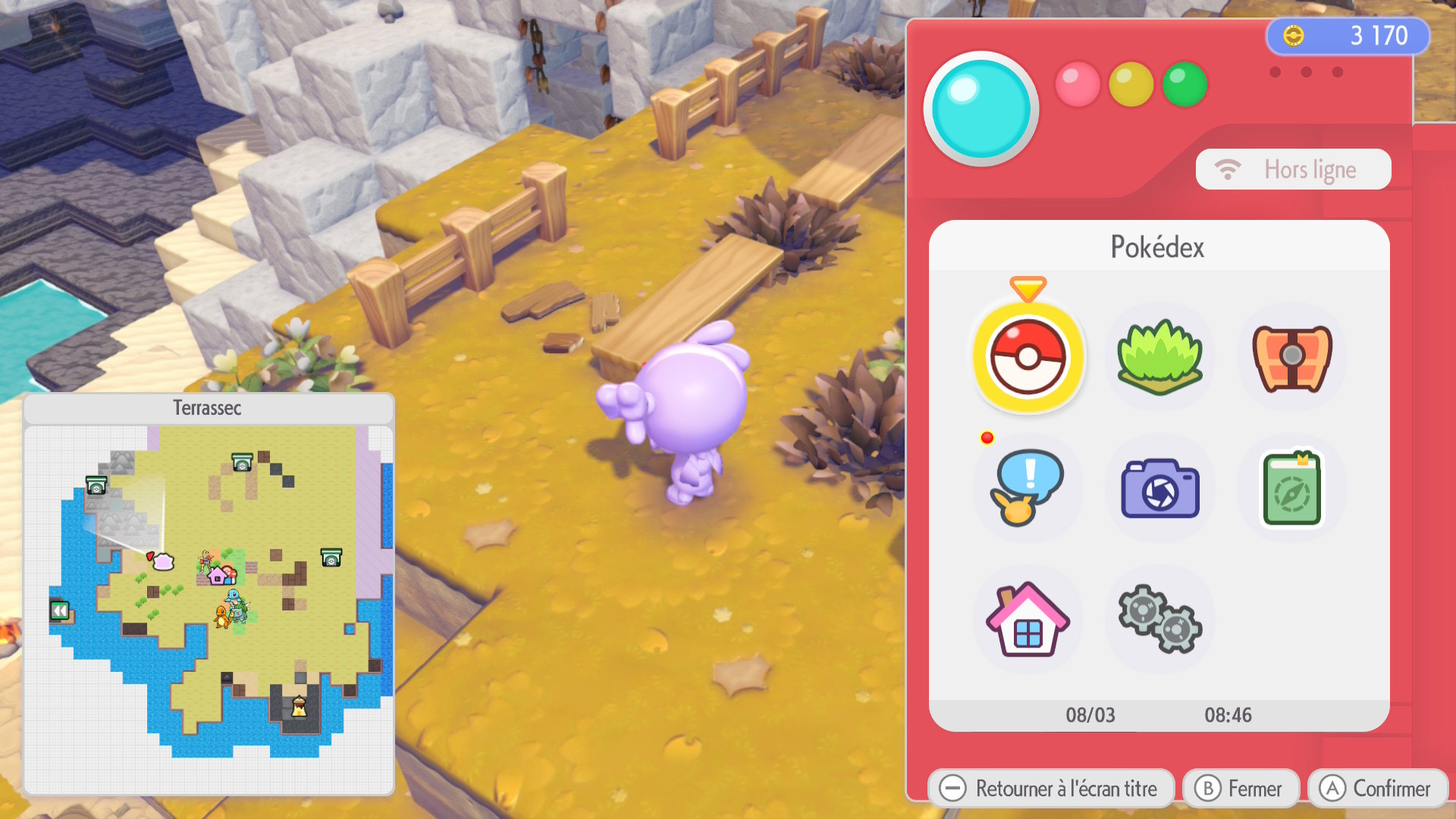This screenshot has width=1456, height=819.
Task: Open the green guidebook icon
Action: (x=1291, y=489)
